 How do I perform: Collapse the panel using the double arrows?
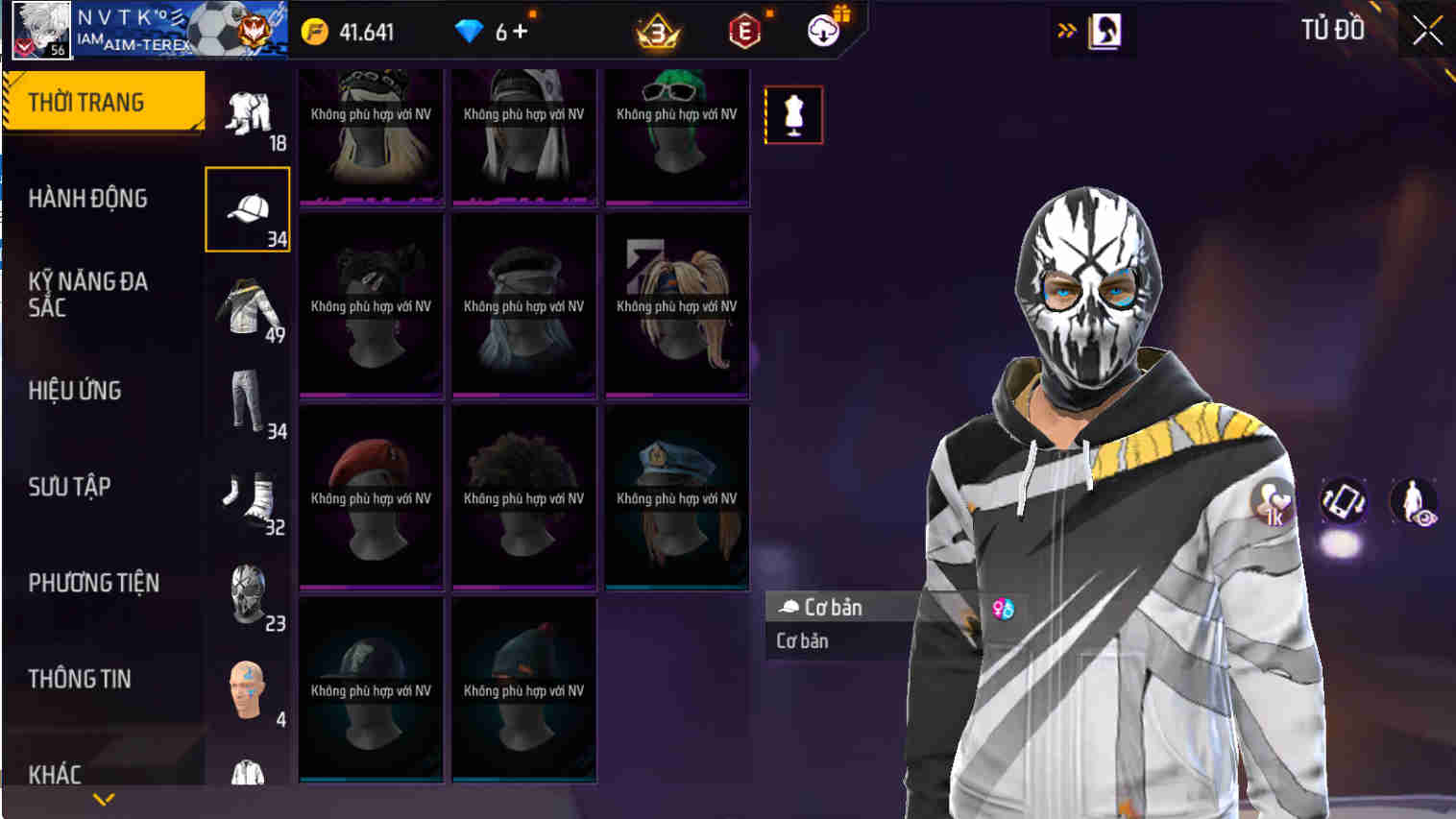coord(1066,29)
